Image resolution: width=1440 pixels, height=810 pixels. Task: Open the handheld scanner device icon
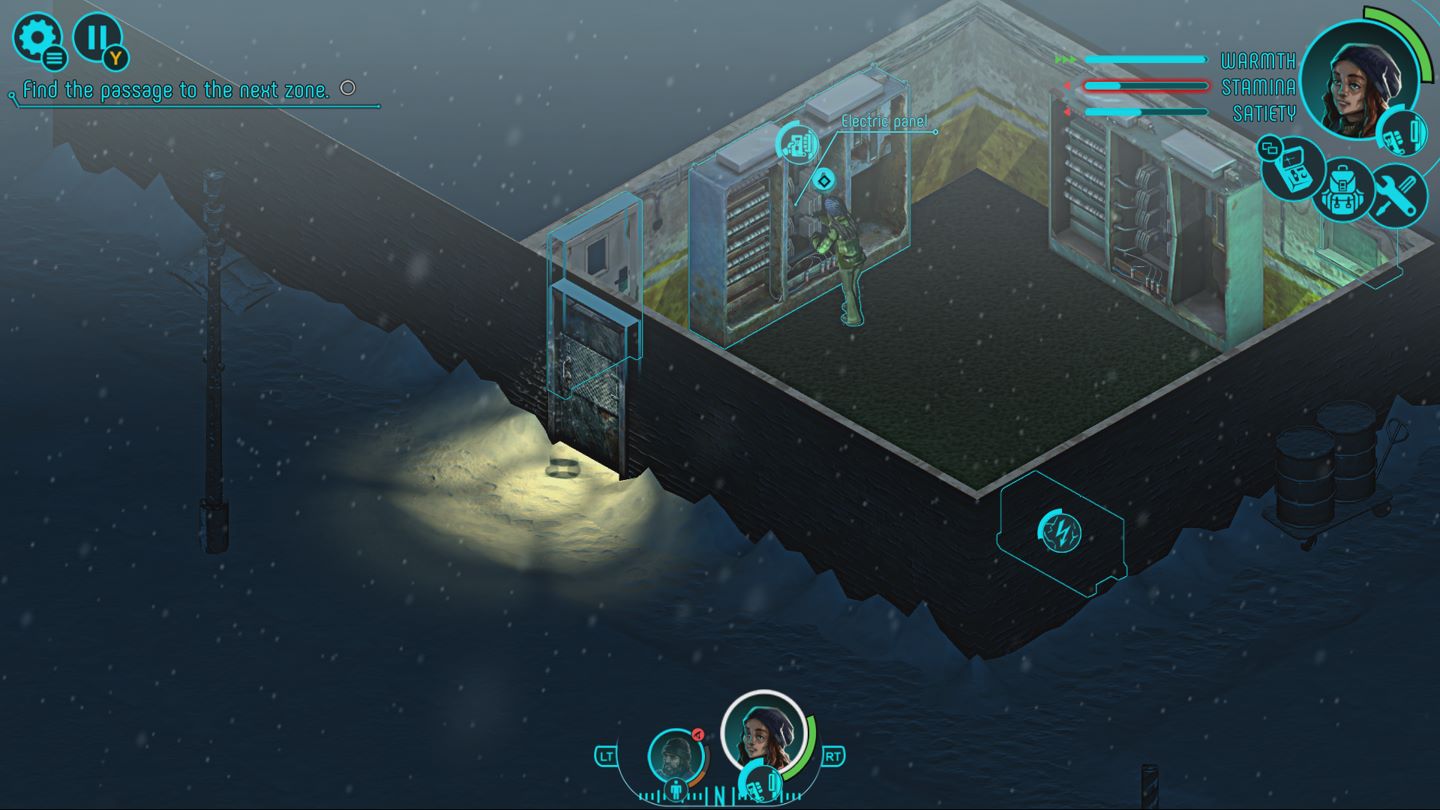coord(1292,168)
